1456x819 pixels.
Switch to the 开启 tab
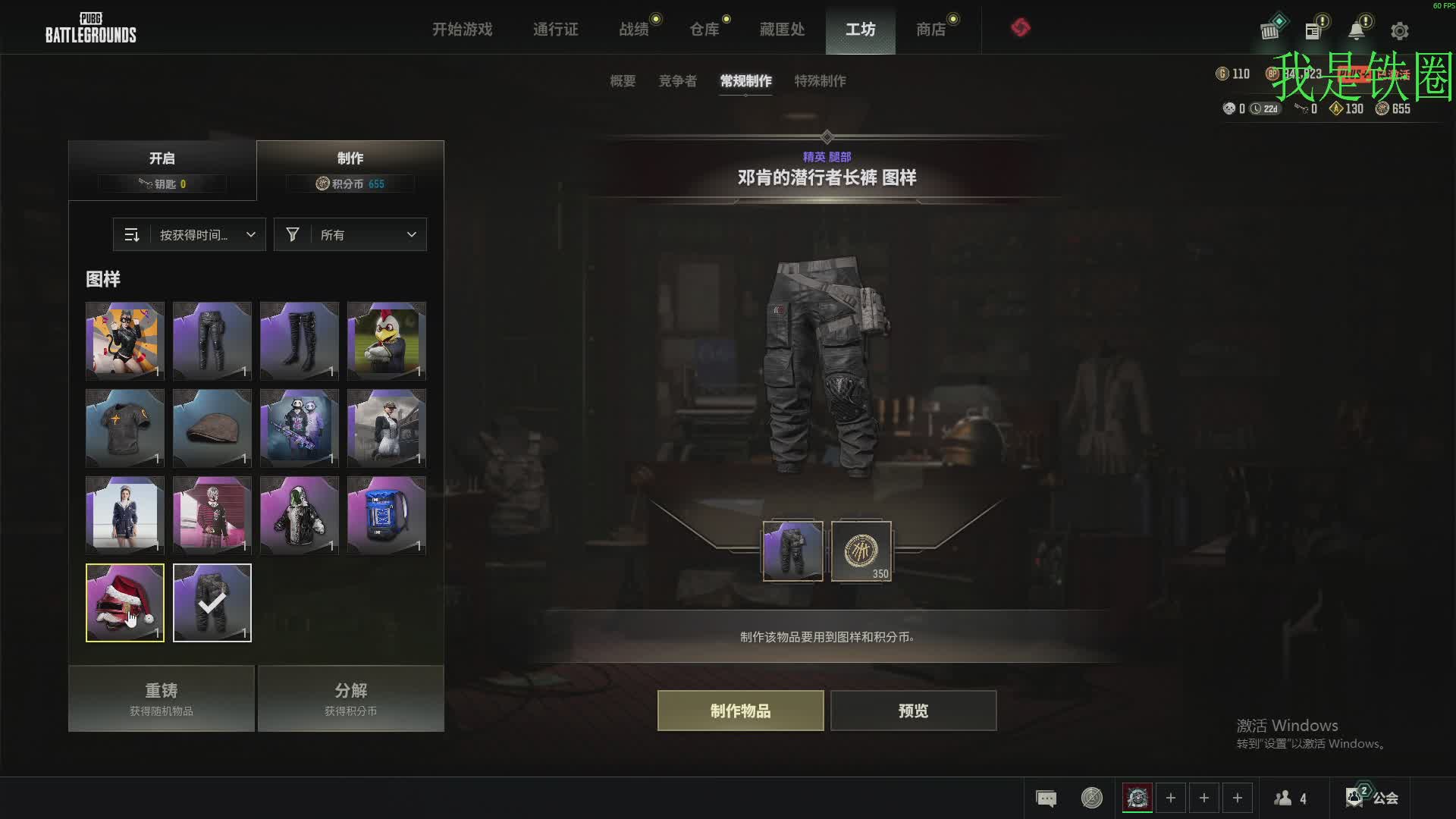click(162, 170)
